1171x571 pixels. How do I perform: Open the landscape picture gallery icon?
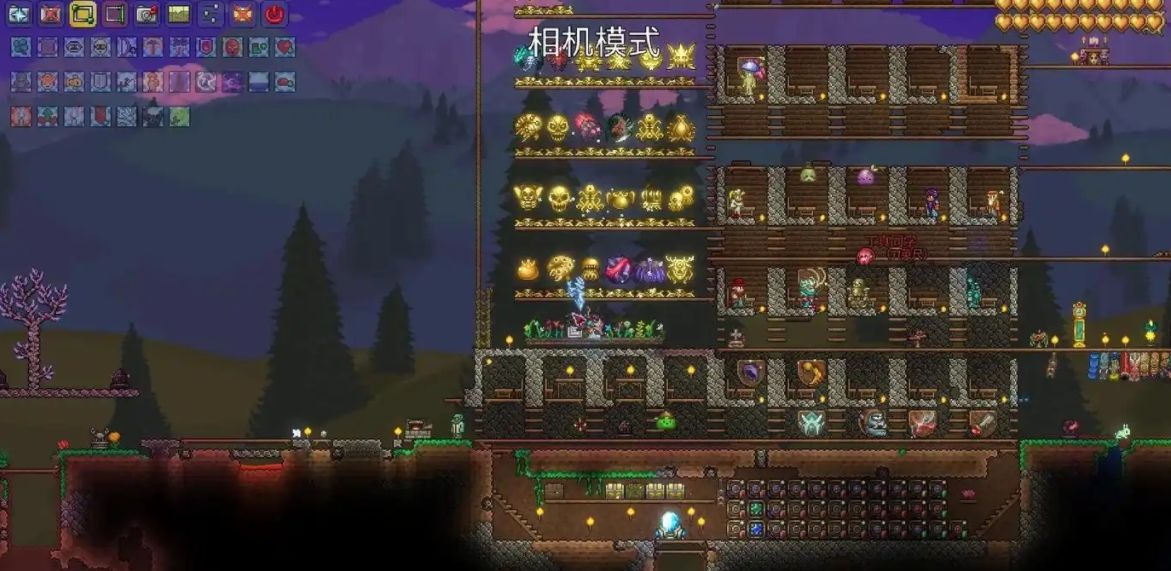[179, 14]
